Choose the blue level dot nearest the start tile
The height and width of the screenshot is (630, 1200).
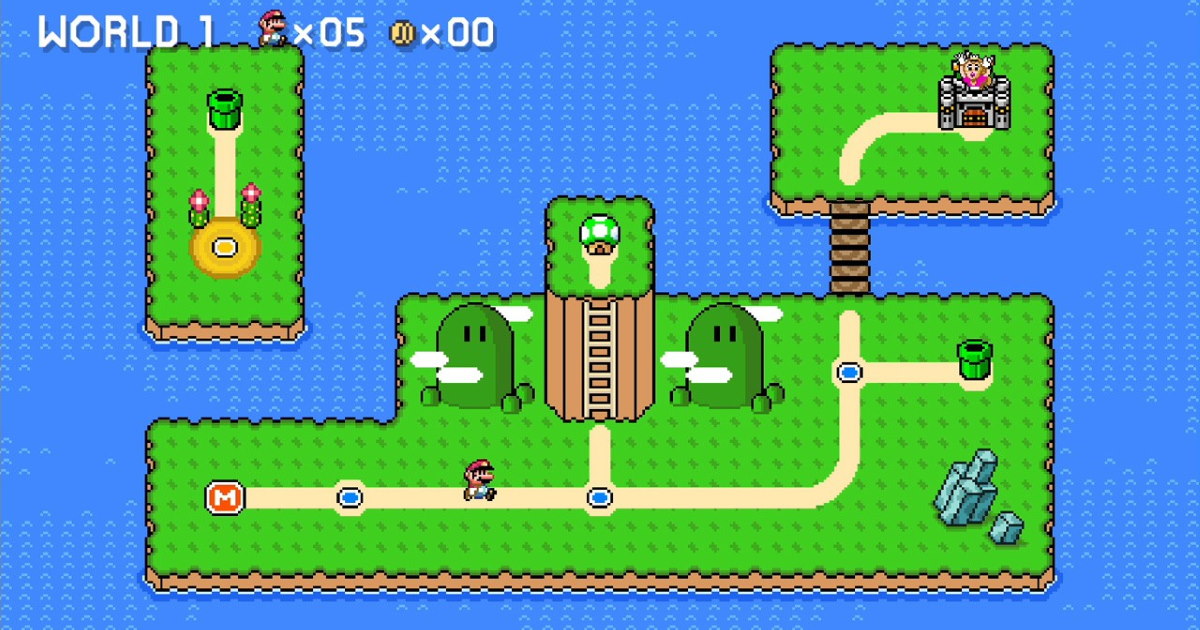tap(349, 496)
